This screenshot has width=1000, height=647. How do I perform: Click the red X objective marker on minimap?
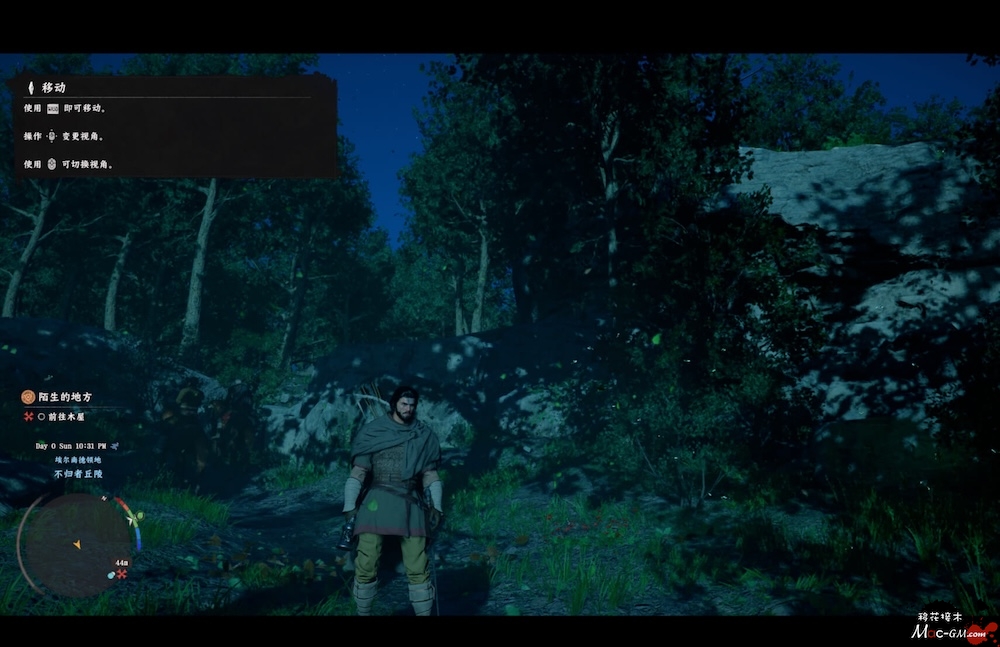pyautogui.click(x=122, y=575)
